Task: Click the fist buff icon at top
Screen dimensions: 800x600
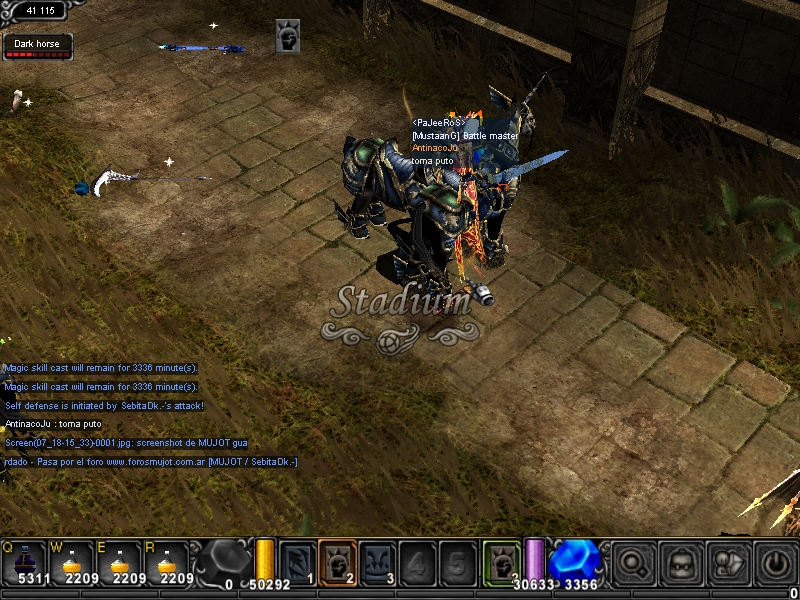Action: coord(288,38)
